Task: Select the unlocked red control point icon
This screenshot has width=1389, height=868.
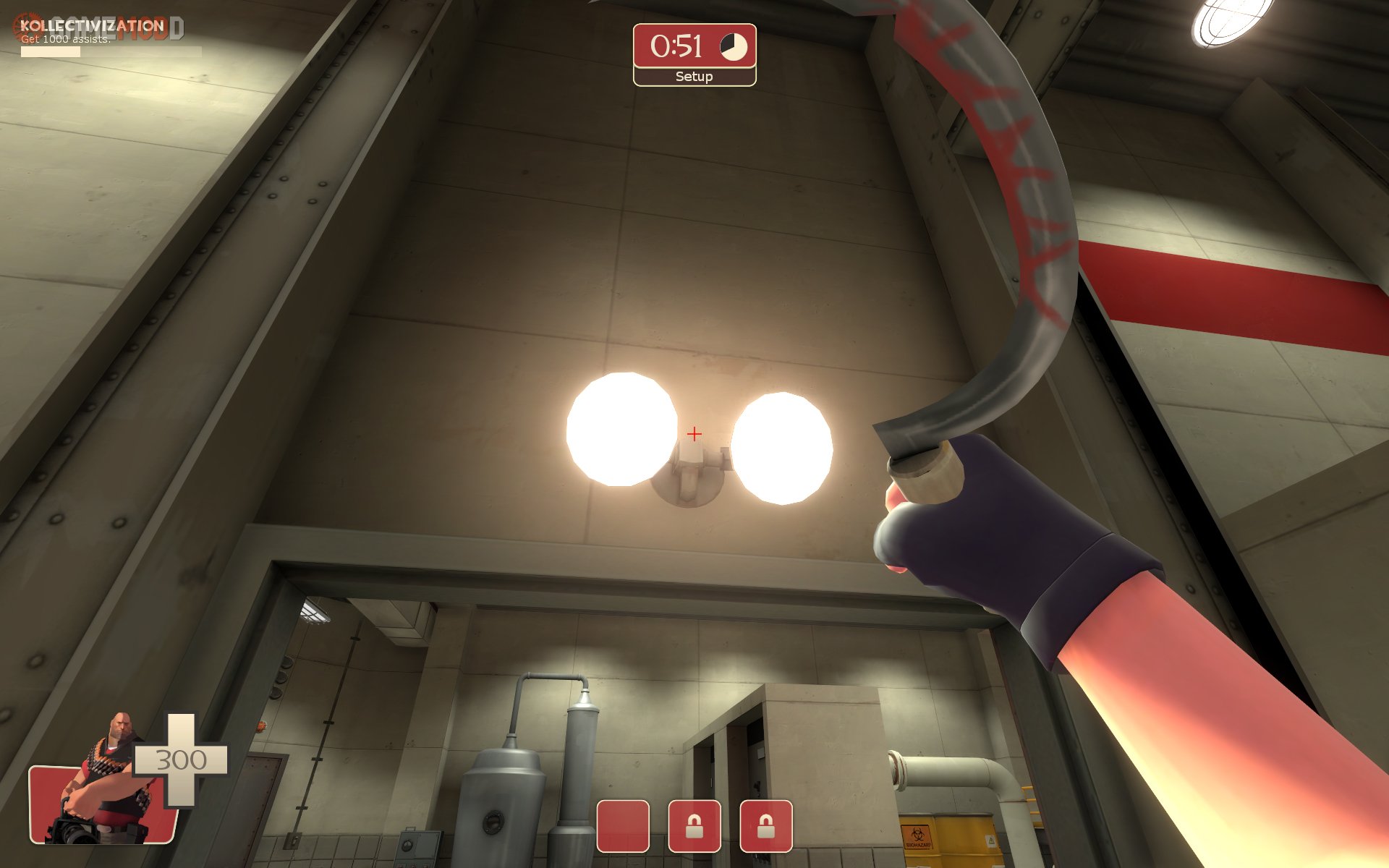Action: [x=622, y=826]
